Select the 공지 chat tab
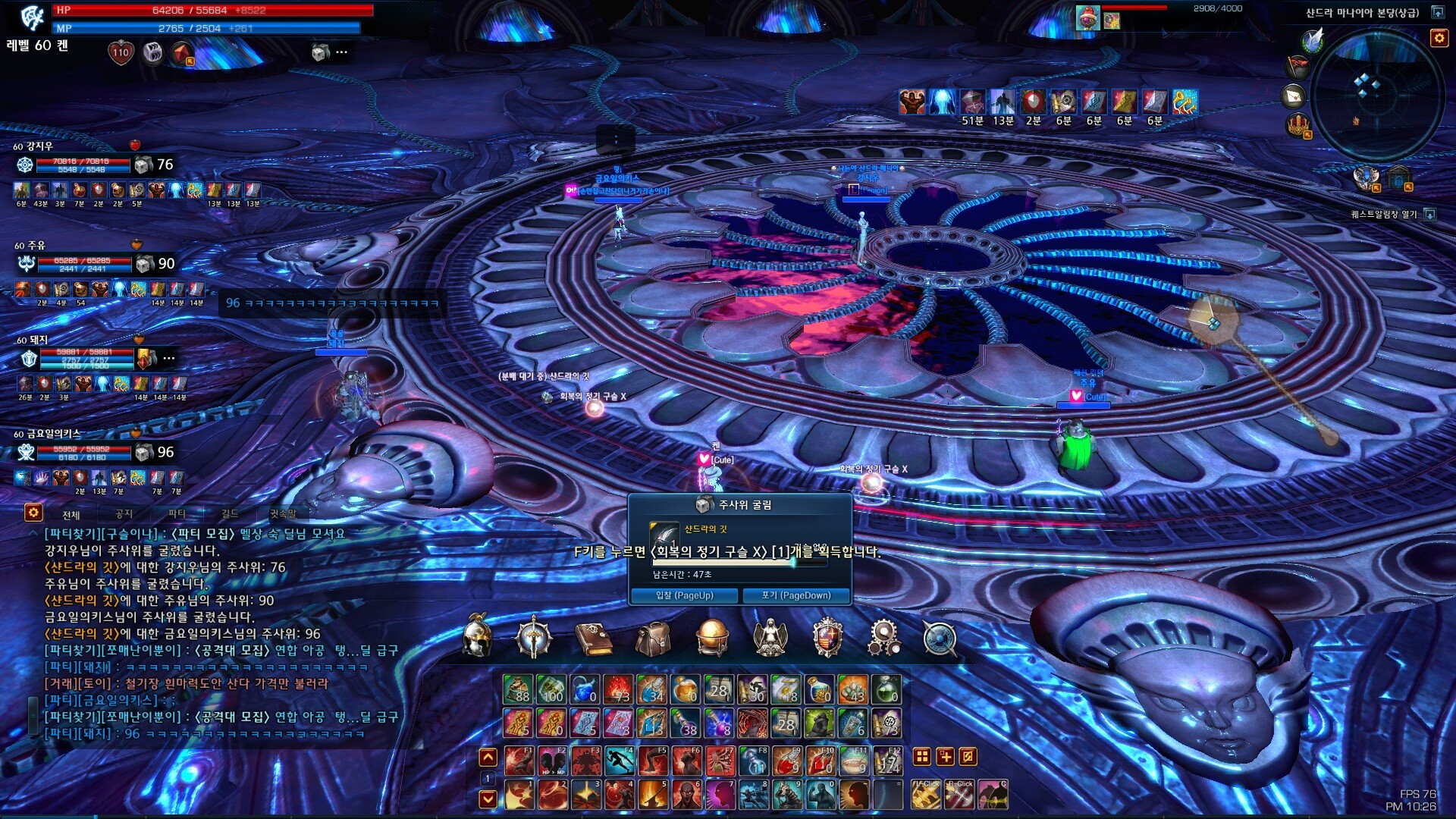 (124, 514)
